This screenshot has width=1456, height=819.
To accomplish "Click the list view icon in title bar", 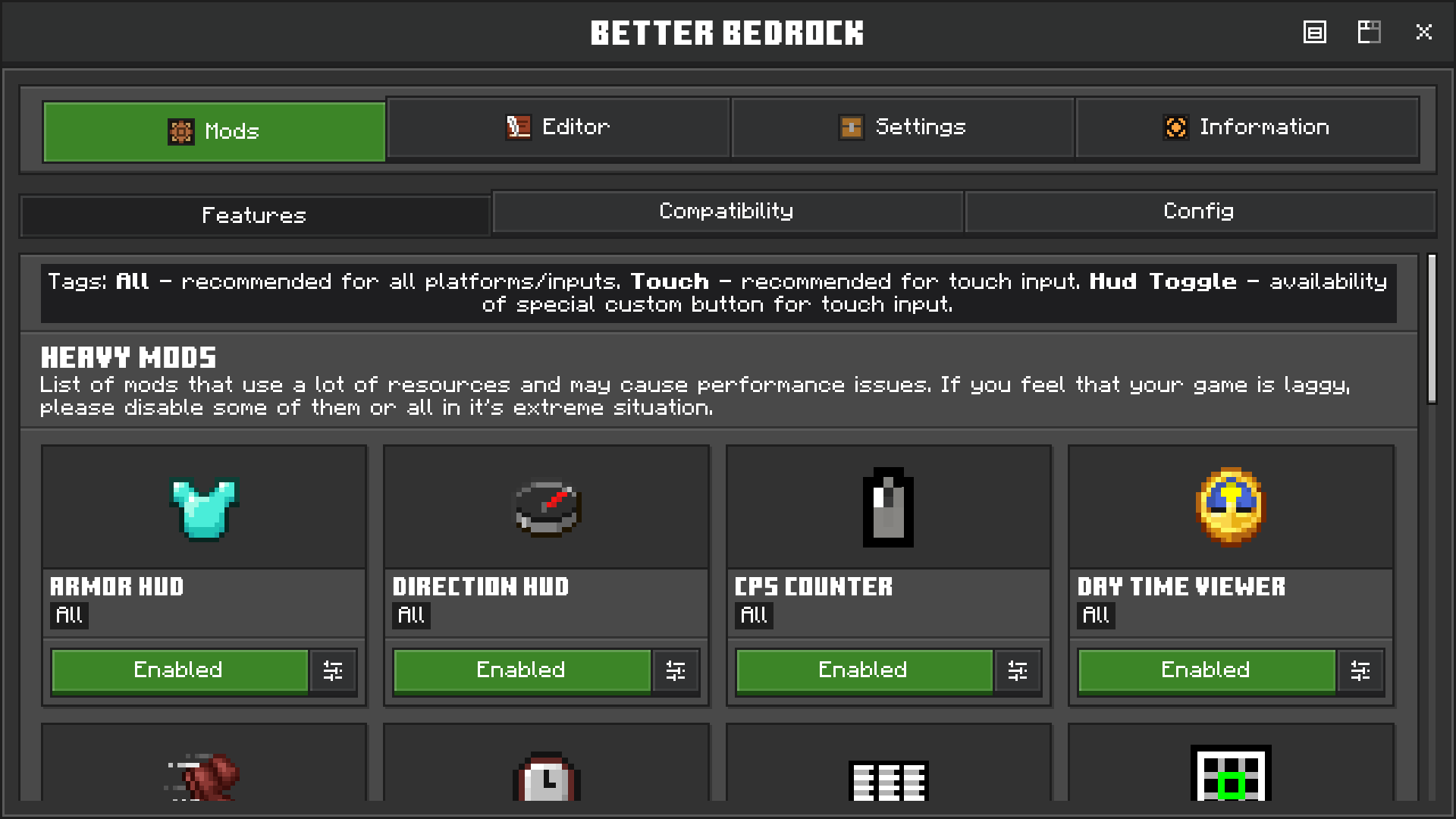I will (1314, 32).
